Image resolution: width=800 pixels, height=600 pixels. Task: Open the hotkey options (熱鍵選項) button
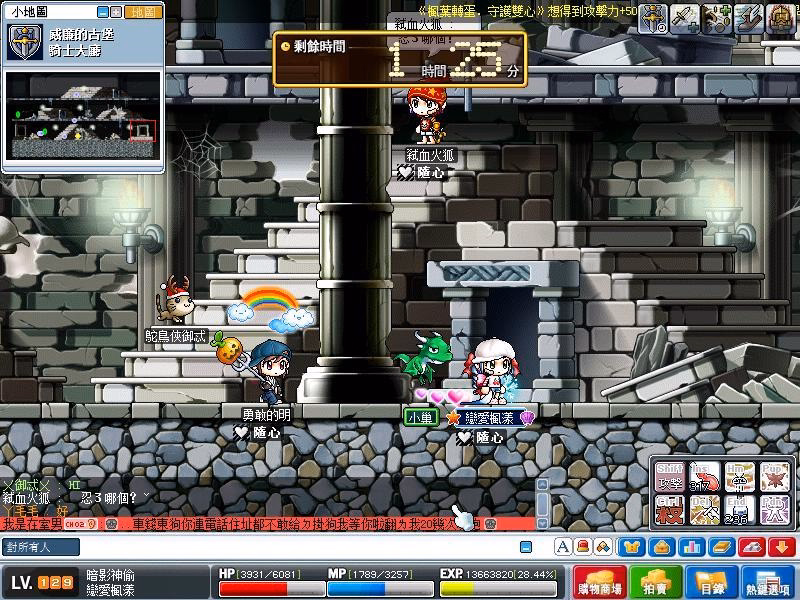coord(766,582)
